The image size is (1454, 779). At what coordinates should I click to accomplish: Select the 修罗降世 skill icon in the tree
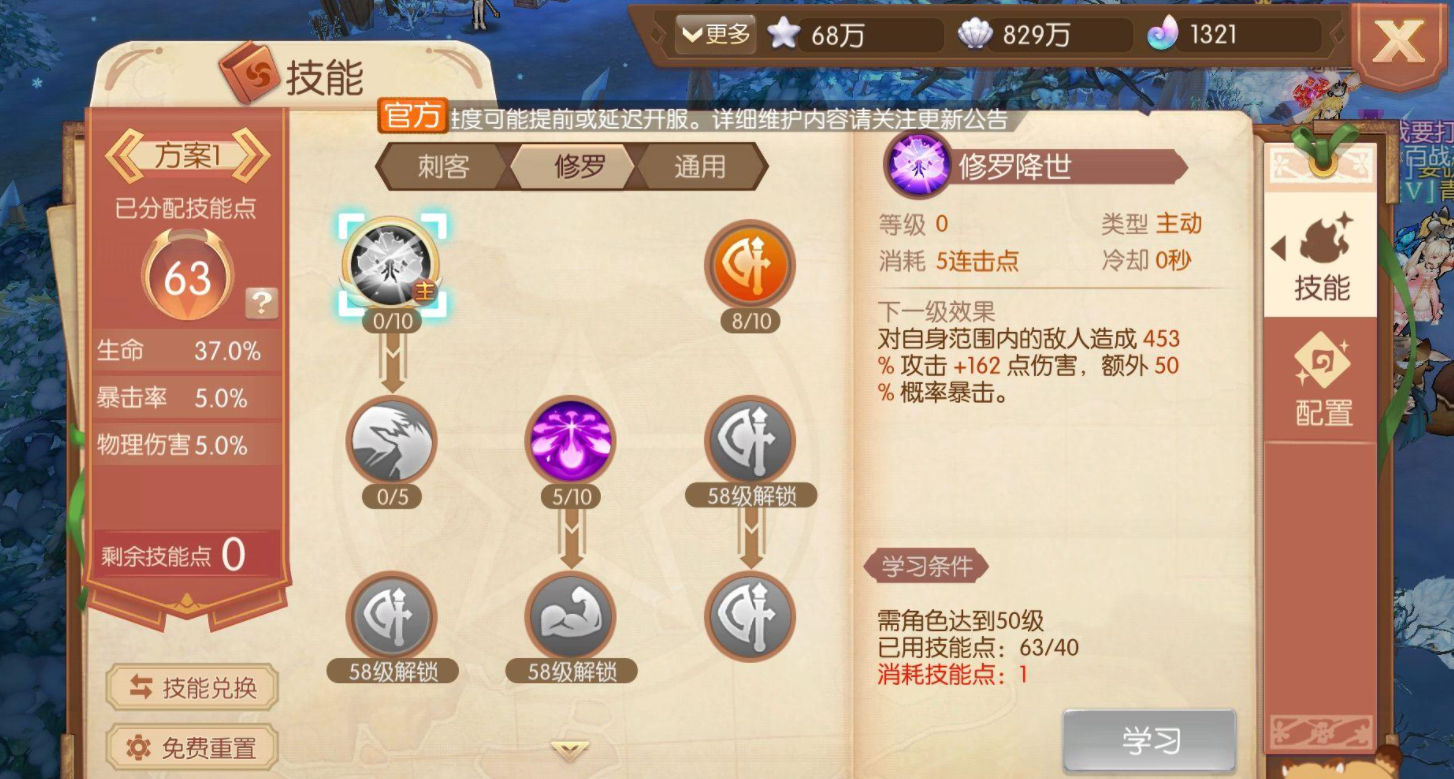pos(392,262)
